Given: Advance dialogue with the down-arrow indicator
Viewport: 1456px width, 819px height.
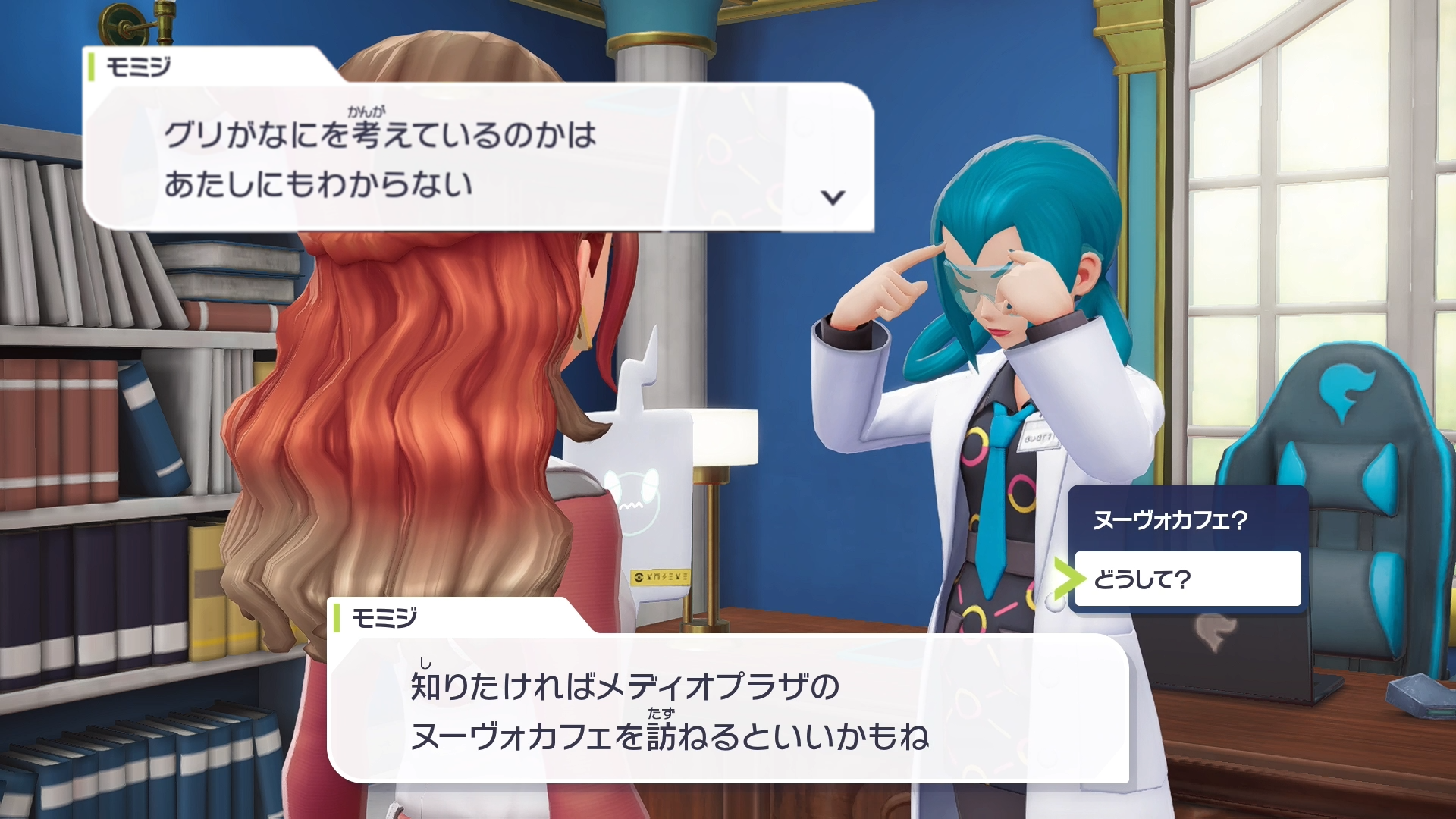Looking at the screenshot, I should [x=833, y=198].
